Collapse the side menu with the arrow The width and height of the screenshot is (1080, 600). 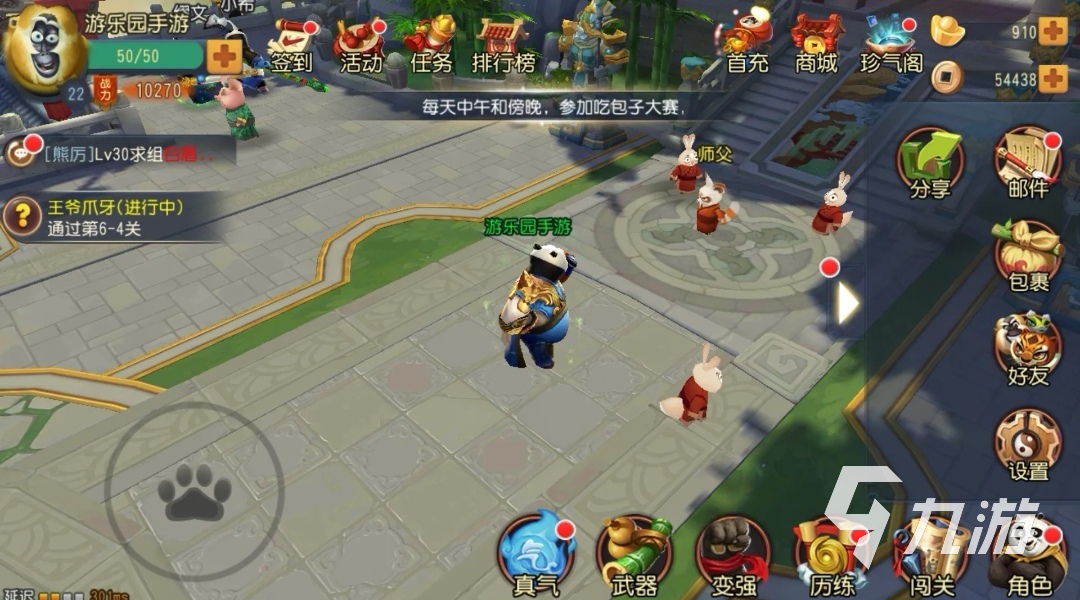click(847, 303)
